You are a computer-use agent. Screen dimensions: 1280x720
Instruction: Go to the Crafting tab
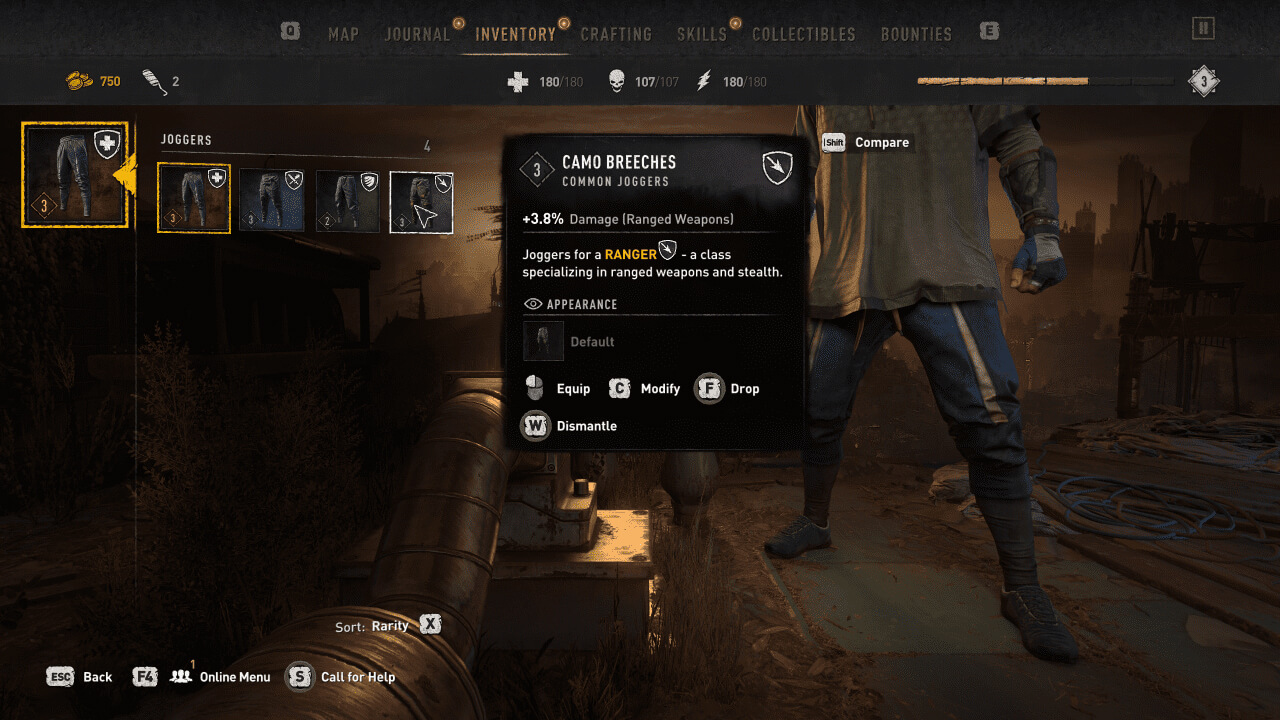pos(616,34)
